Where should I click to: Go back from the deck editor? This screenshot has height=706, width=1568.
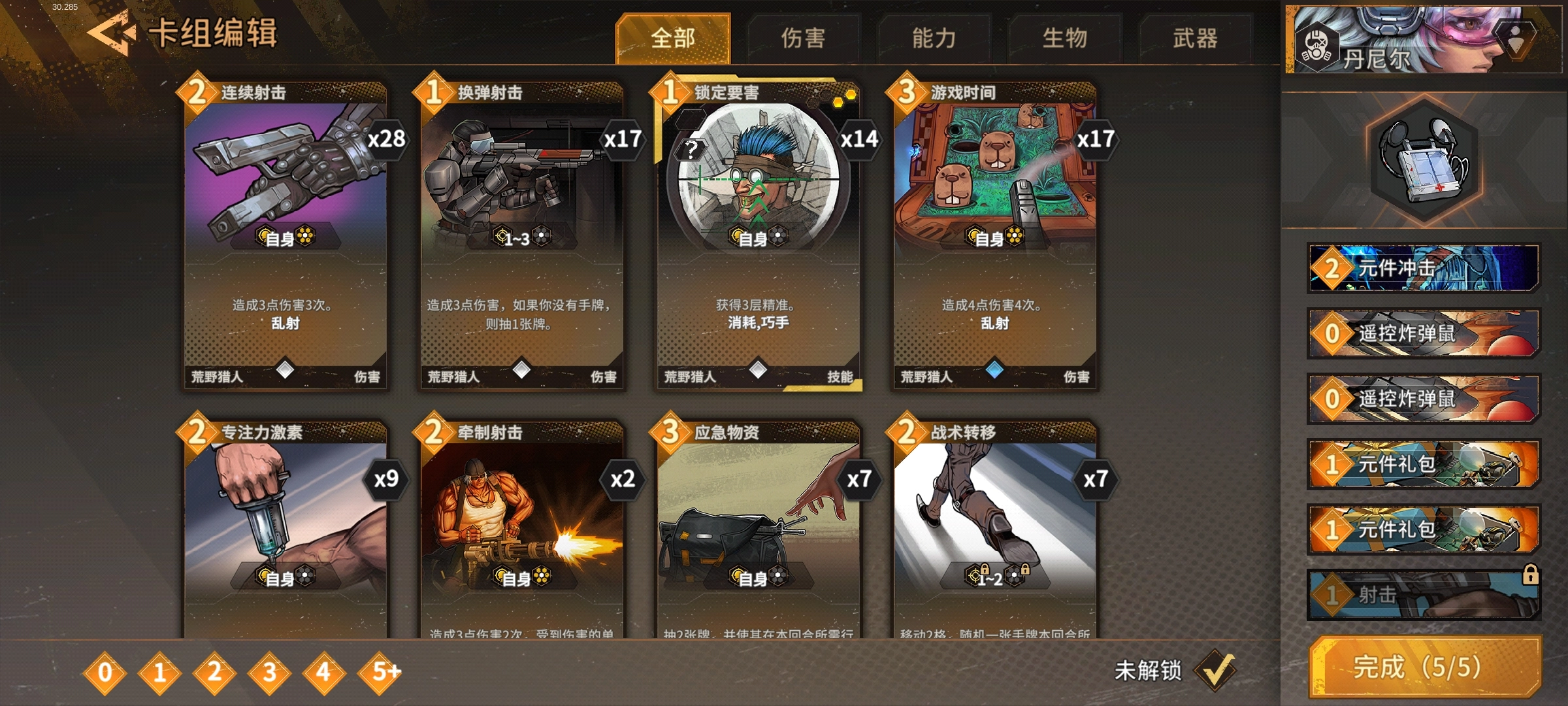(111, 34)
